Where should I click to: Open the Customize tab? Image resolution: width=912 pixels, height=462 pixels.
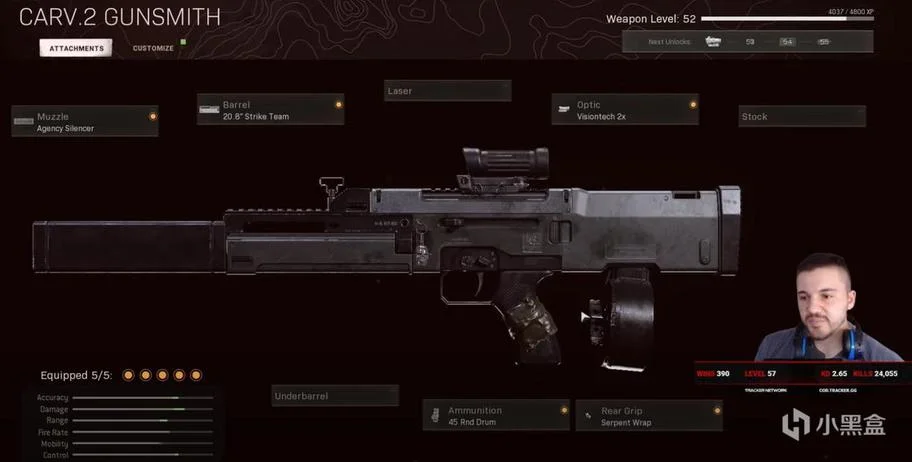pos(153,48)
